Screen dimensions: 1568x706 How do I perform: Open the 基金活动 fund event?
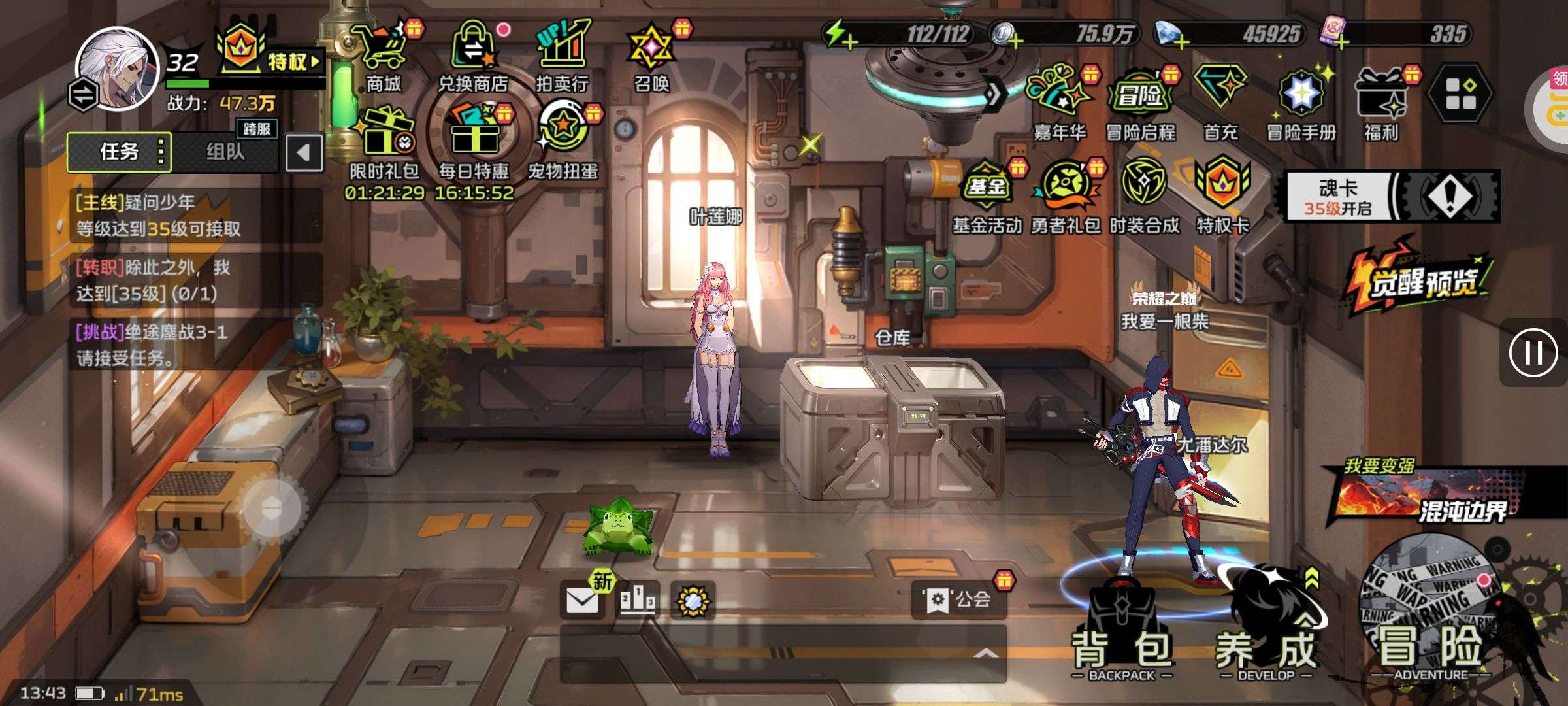[x=987, y=196]
